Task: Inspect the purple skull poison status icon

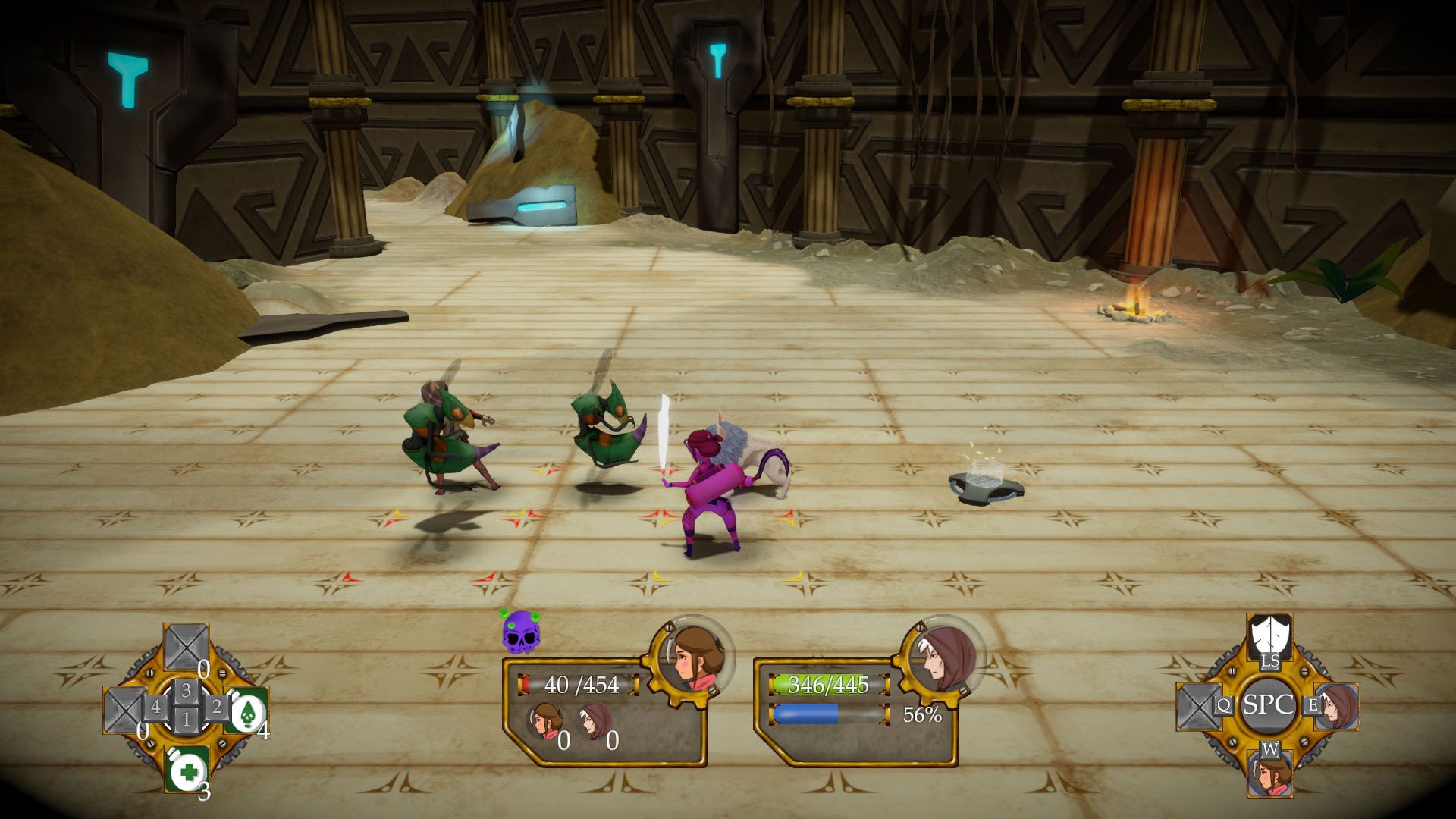Action: tap(520, 632)
